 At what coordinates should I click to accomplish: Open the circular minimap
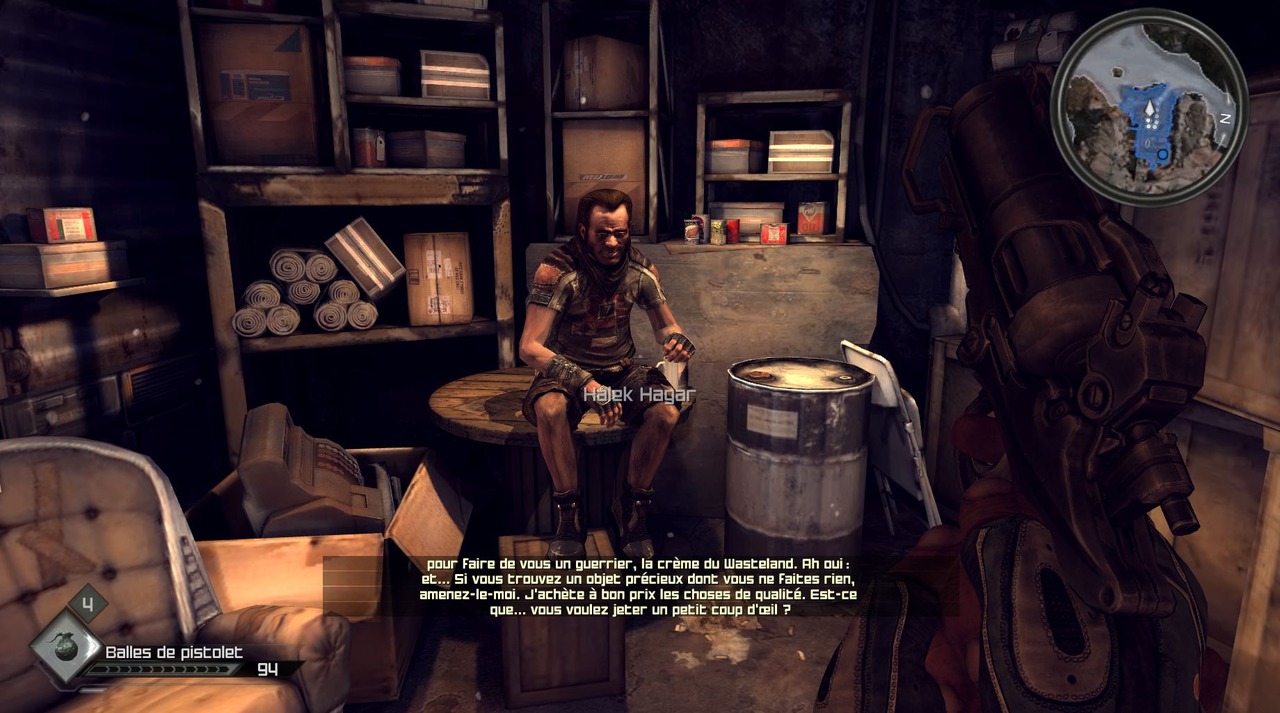[1149, 107]
